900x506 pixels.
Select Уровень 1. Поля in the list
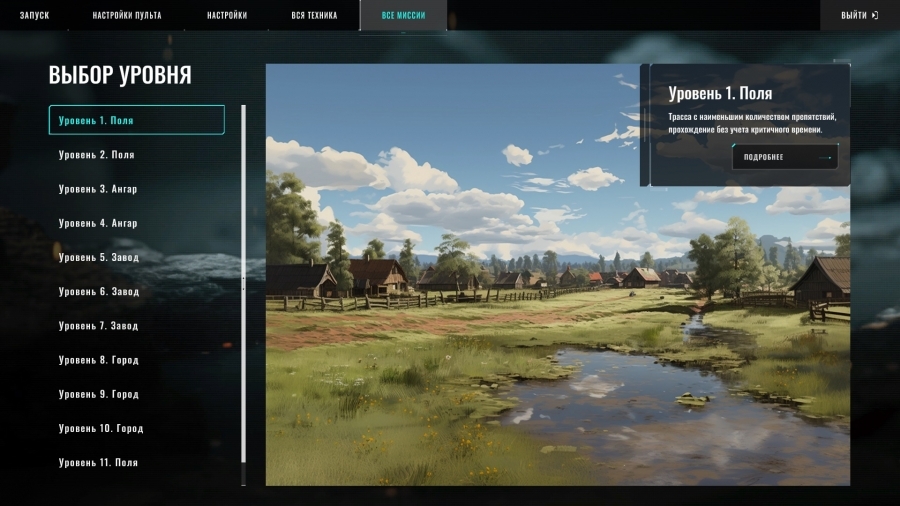click(x=136, y=120)
